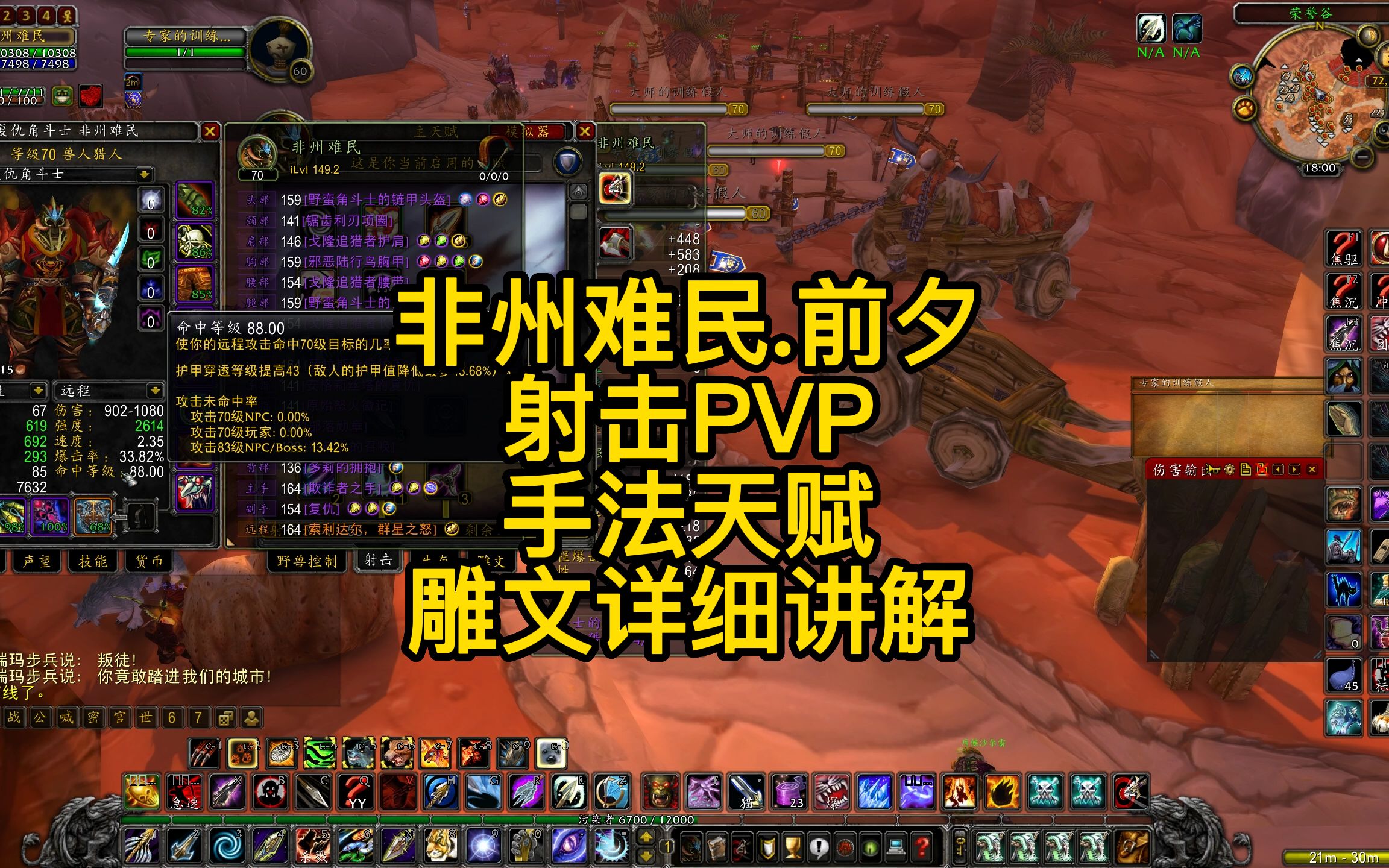The image size is (1389, 868).
Task: Switch to the 野兽控制 talent tab
Action: (x=307, y=560)
